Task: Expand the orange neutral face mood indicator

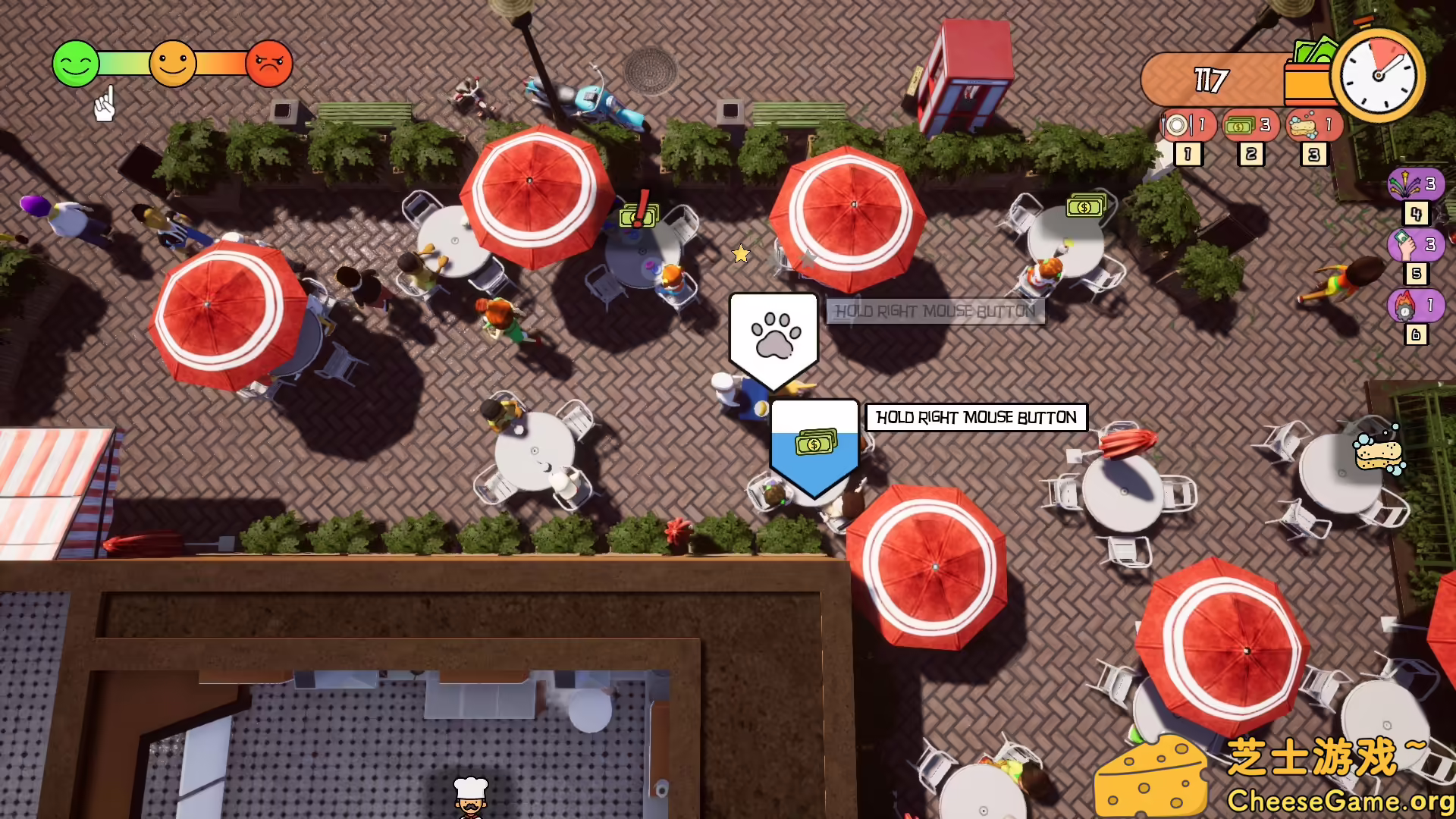Action: [x=173, y=64]
